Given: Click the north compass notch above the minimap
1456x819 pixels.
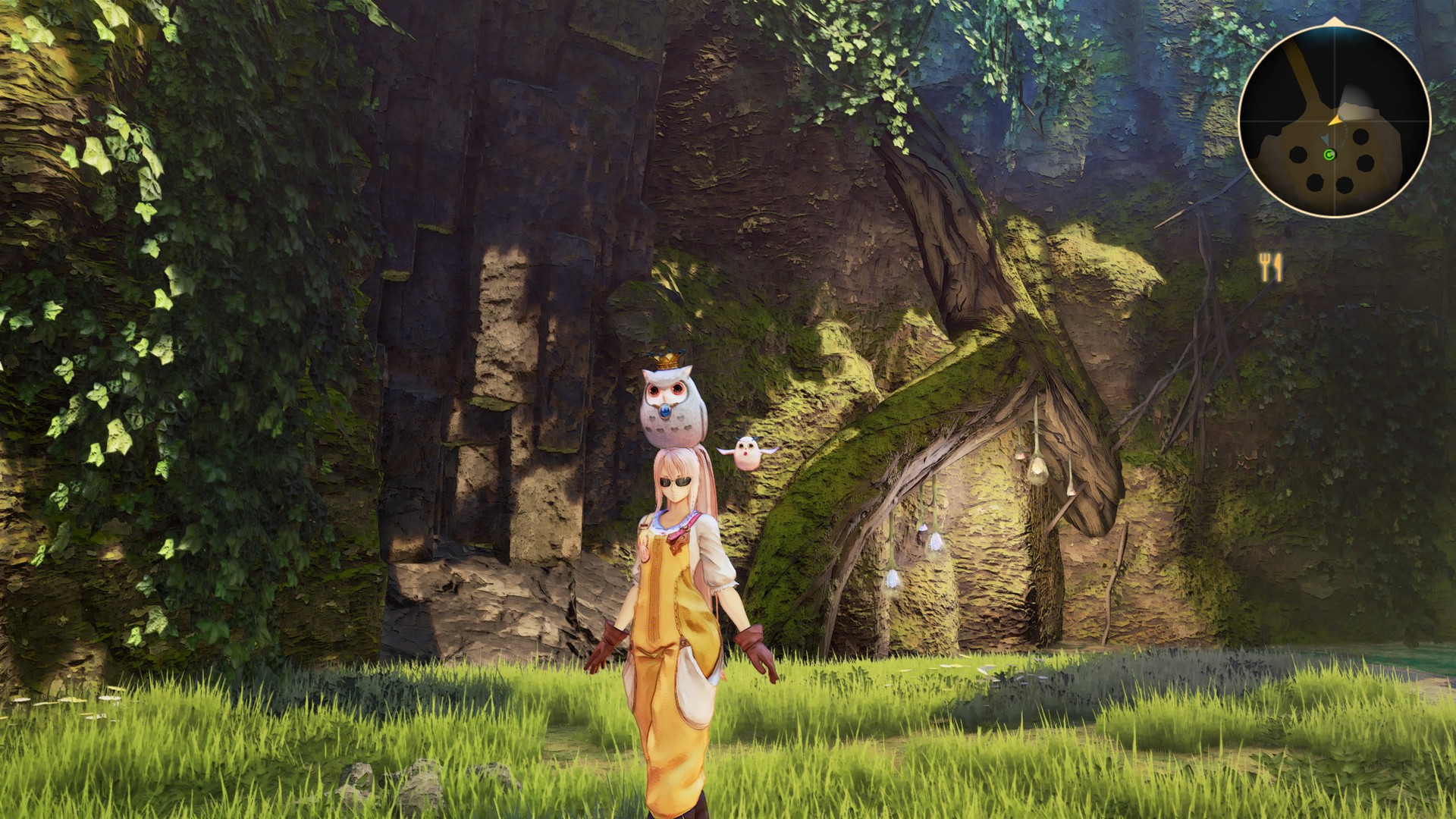Looking at the screenshot, I should (1333, 20).
